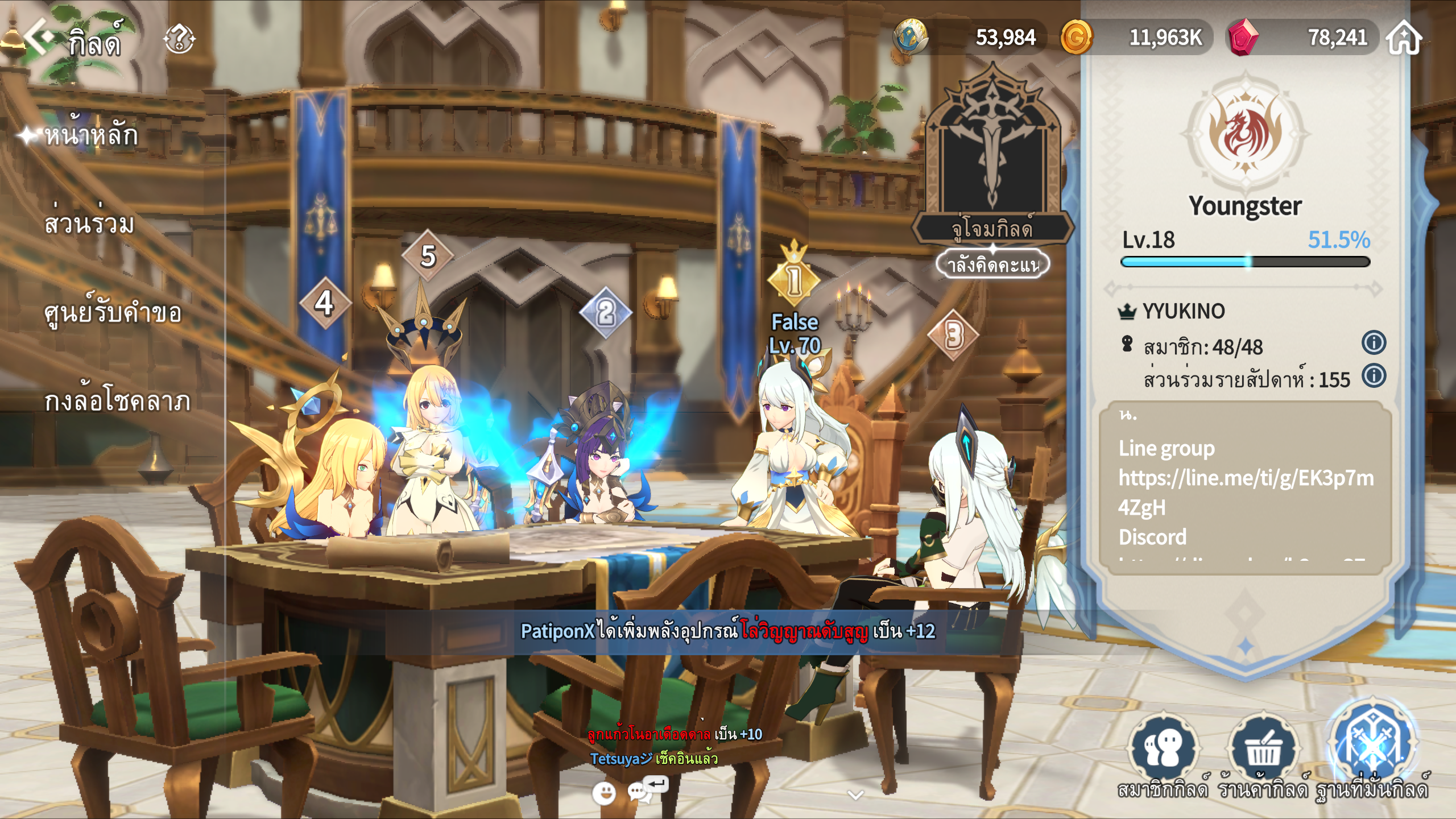Screen dimensions: 1456x819
Task: Click the guild notice text box
Action: [1245, 486]
